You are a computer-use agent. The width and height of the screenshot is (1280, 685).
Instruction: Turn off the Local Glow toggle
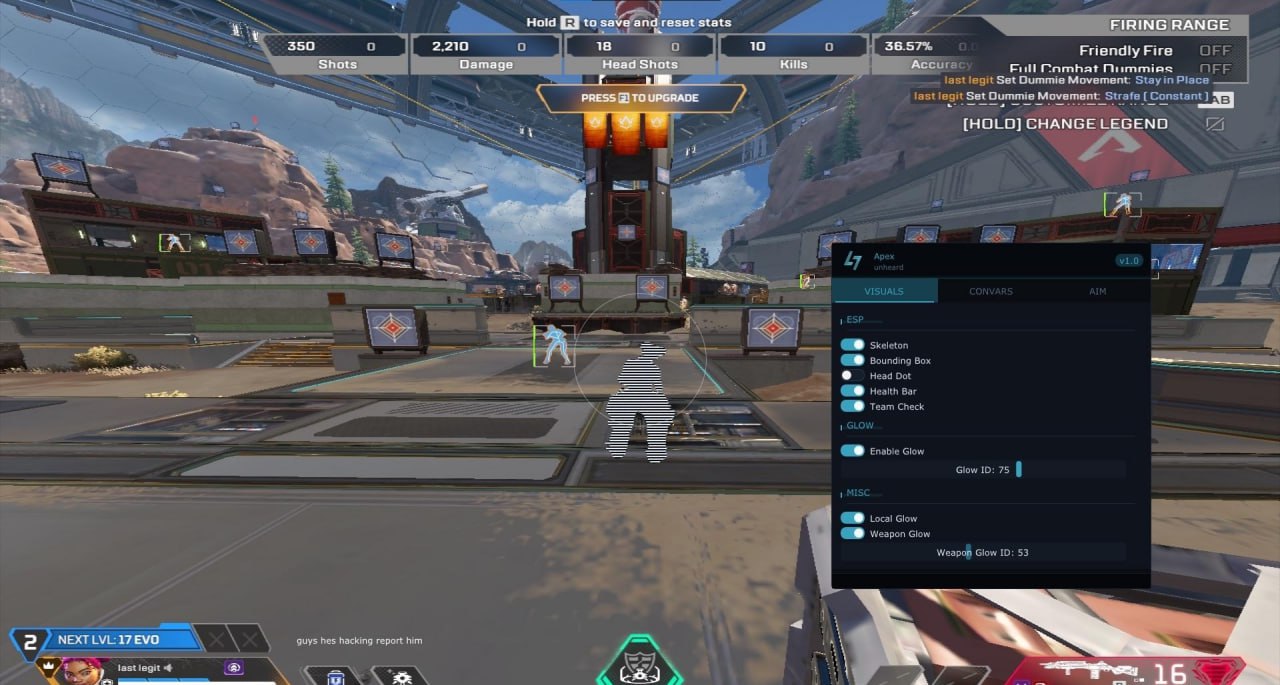tap(853, 518)
